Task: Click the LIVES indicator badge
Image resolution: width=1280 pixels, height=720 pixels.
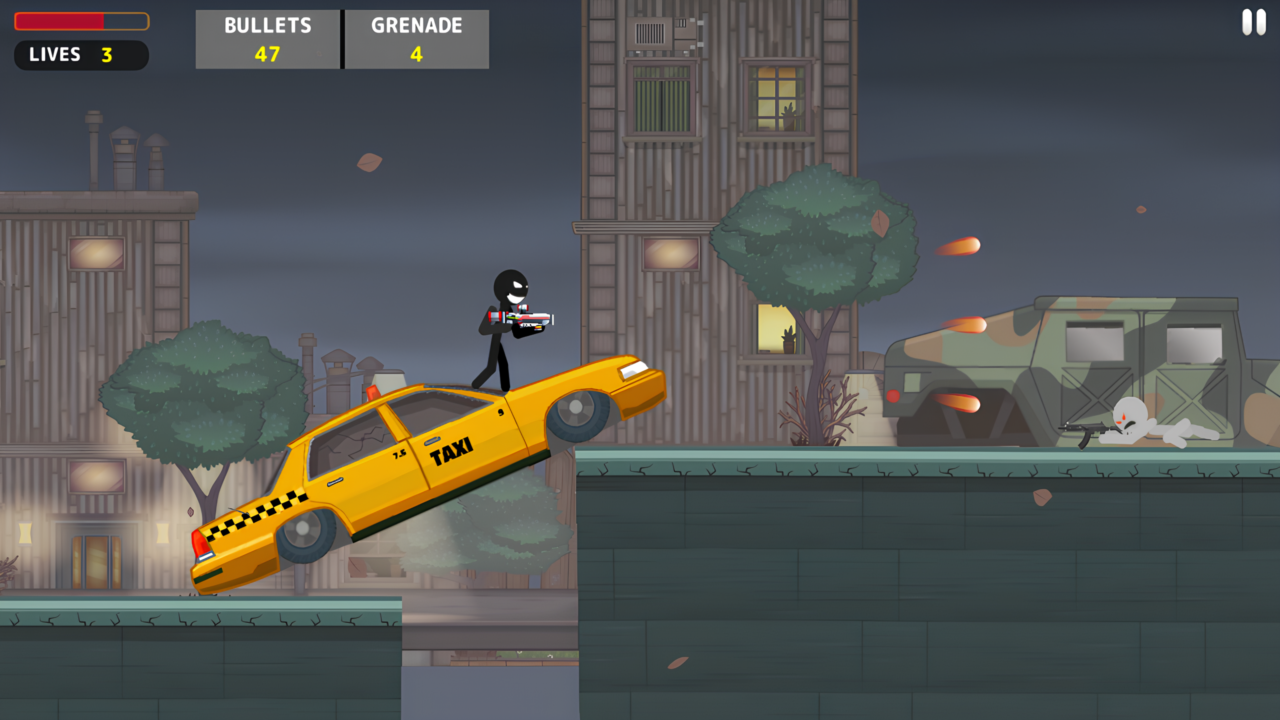Action: coord(80,55)
